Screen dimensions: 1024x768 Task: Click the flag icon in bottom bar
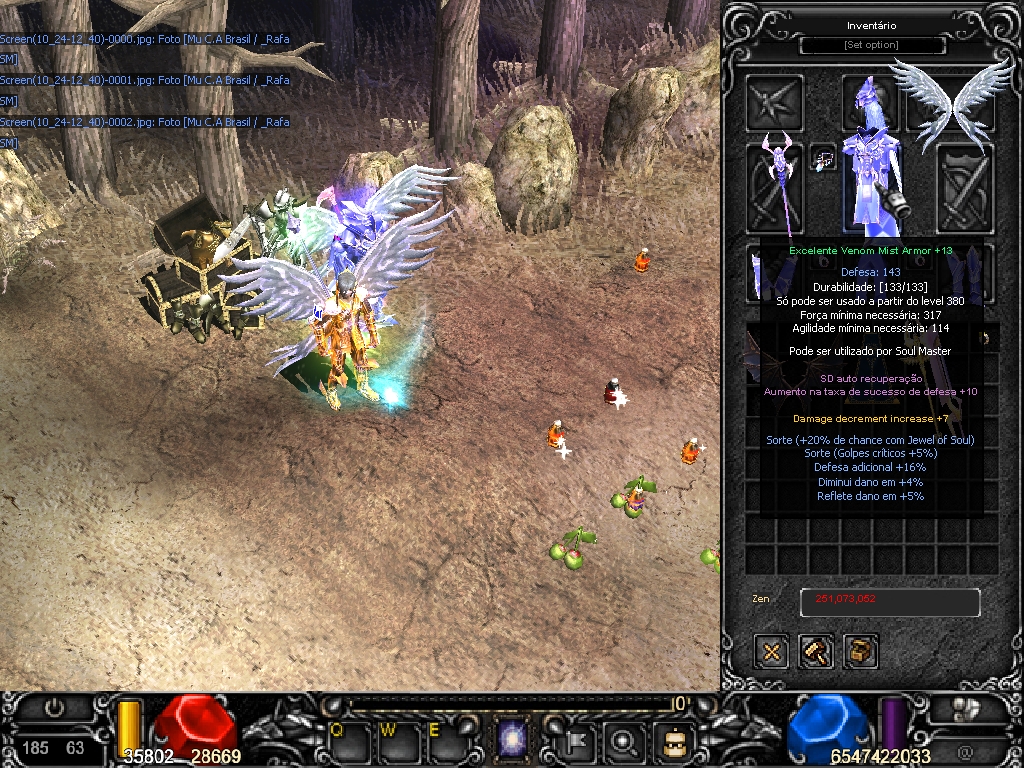[578, 741]
